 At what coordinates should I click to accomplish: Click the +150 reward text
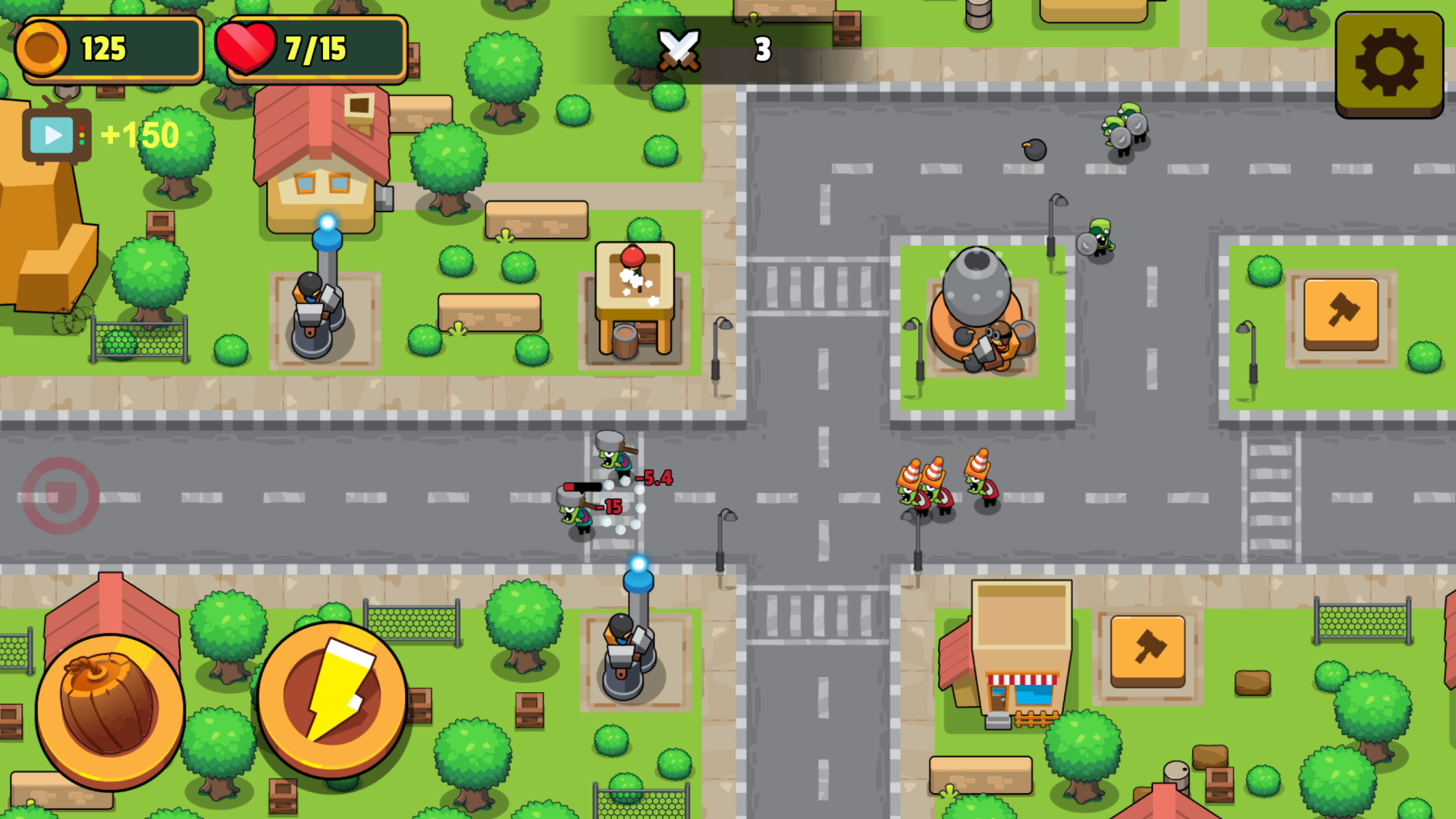[x=140, y=136]
